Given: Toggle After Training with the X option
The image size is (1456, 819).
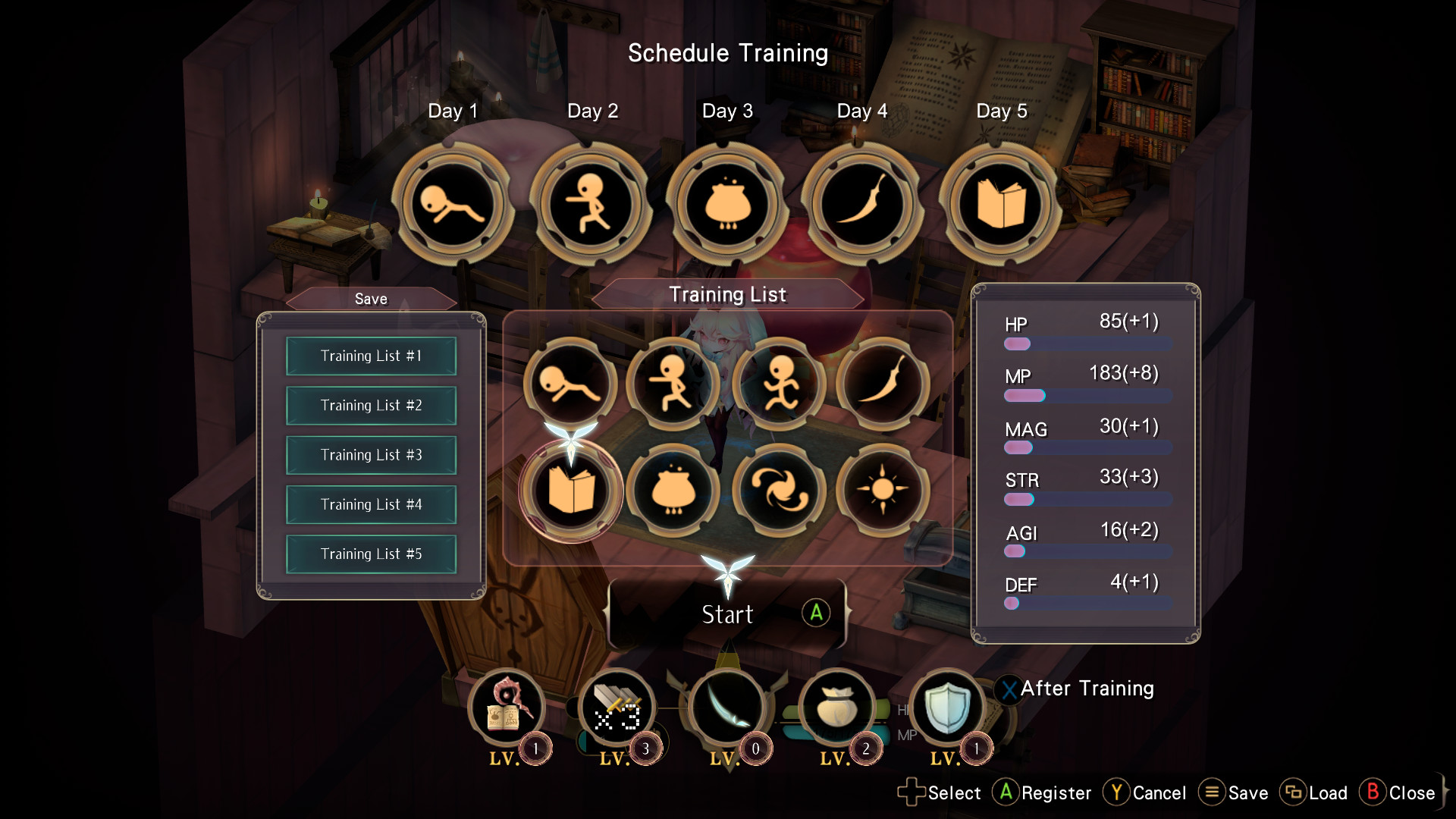Looking at the screenshot, I should (1075, 689).
